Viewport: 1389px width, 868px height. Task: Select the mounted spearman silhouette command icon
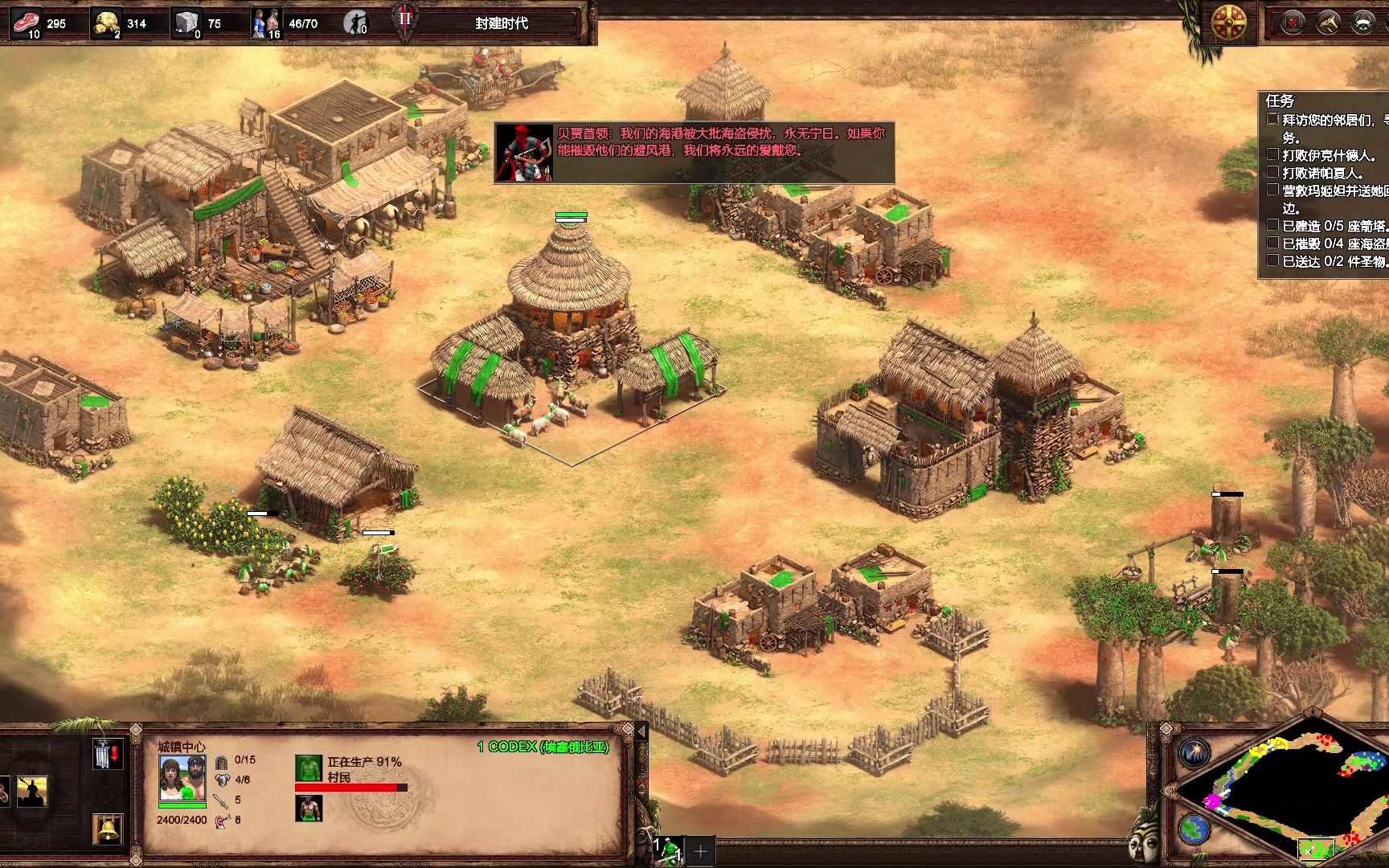(31, 792)
